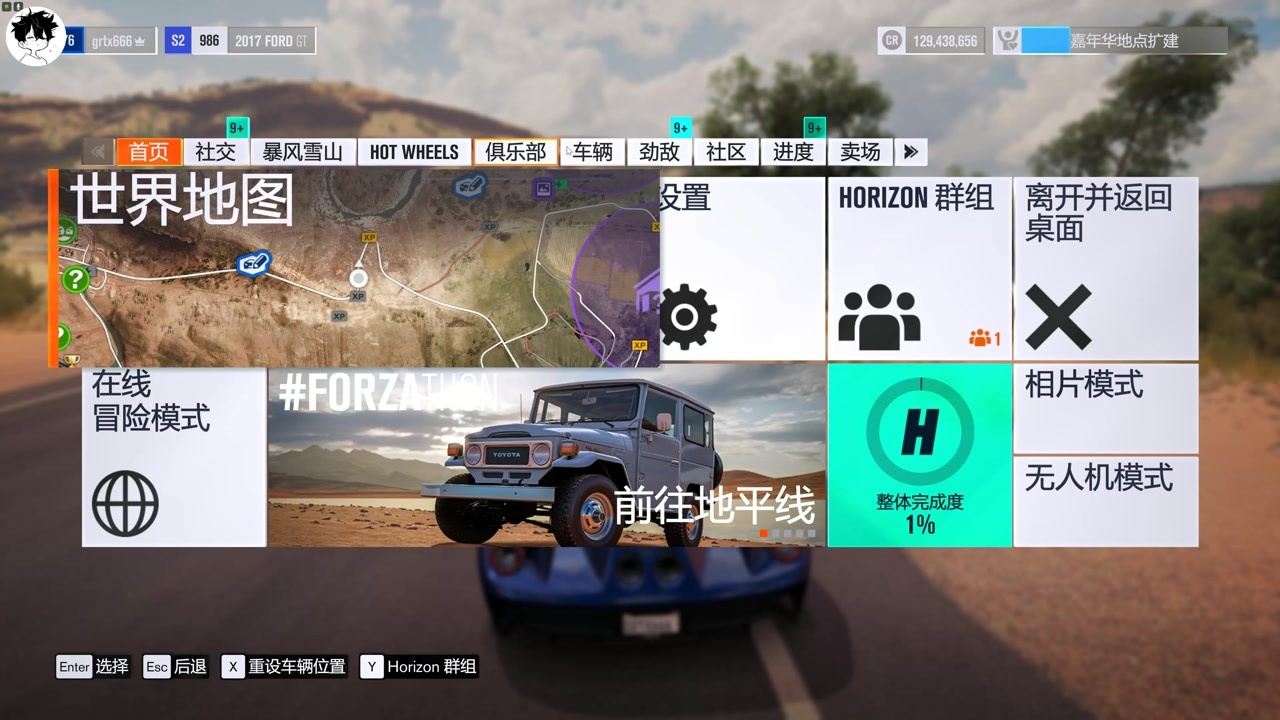1280x720 pixels.
Task: Click the left double-arrow tab scroller
Action: 98,152
